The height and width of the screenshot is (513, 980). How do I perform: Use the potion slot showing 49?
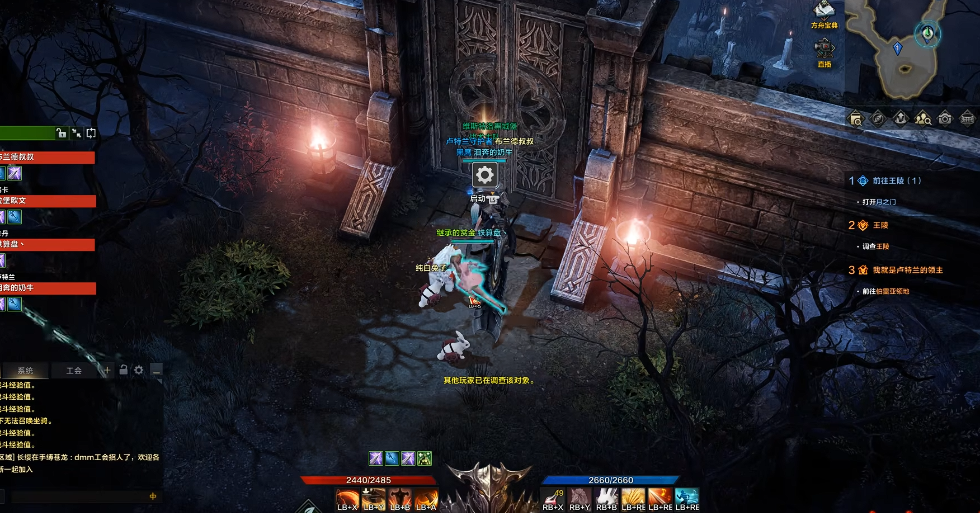point(553,497)
